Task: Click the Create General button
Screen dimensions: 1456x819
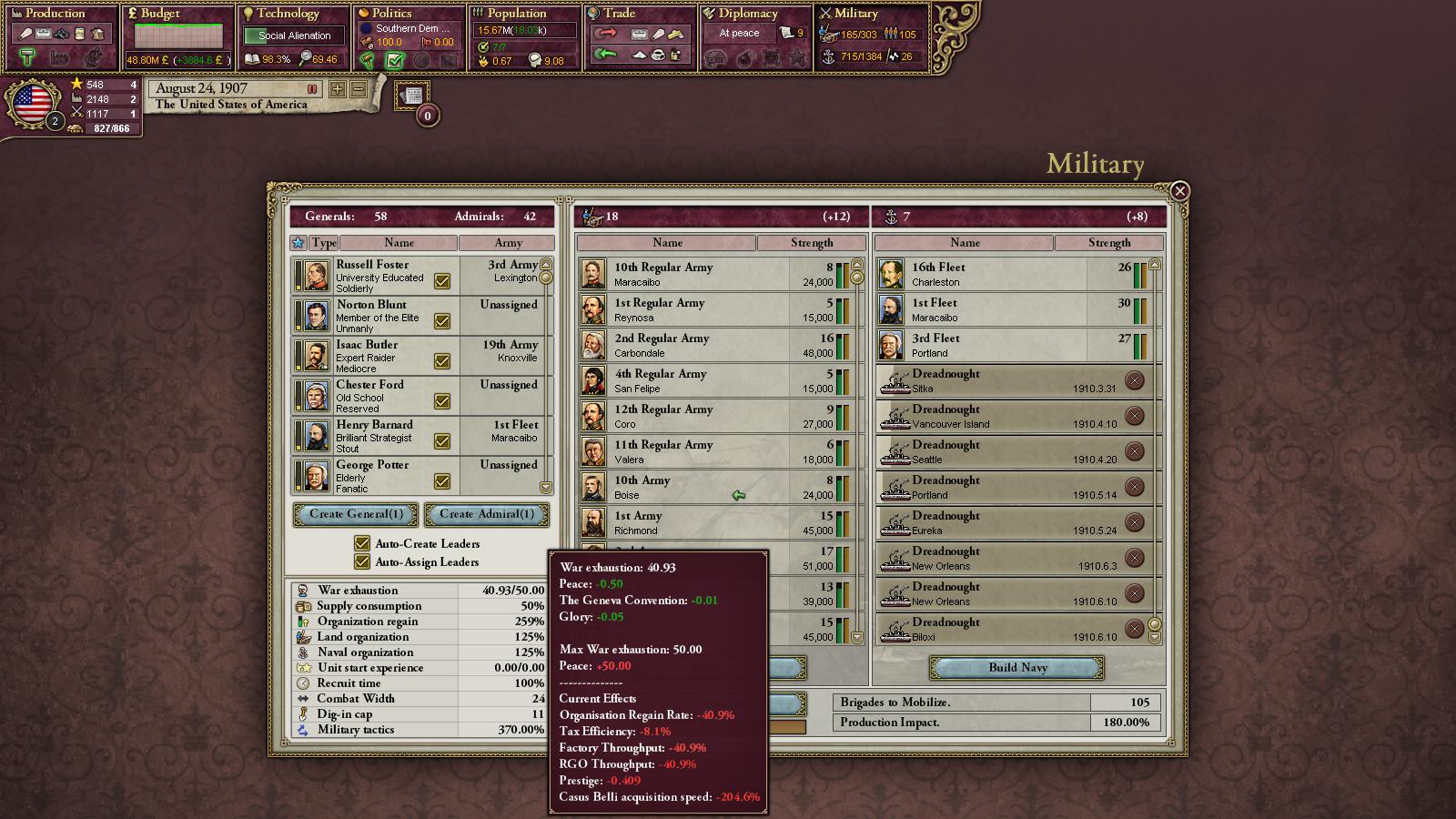Action: coord(355,514)
